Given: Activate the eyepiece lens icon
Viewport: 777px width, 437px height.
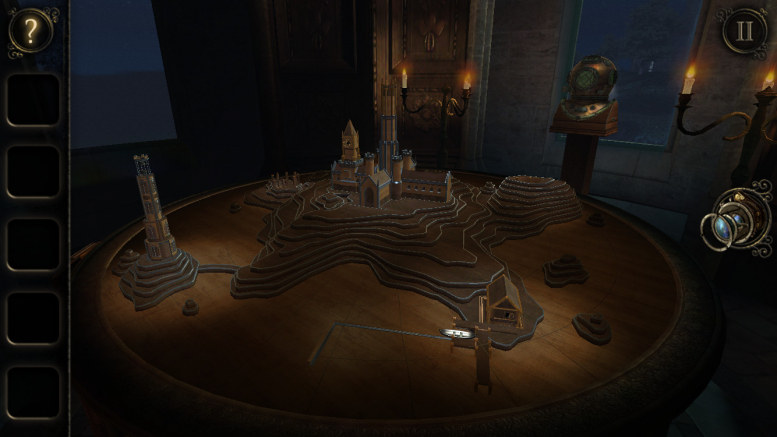Looking at the screenshot, I should tap(735, 221).
